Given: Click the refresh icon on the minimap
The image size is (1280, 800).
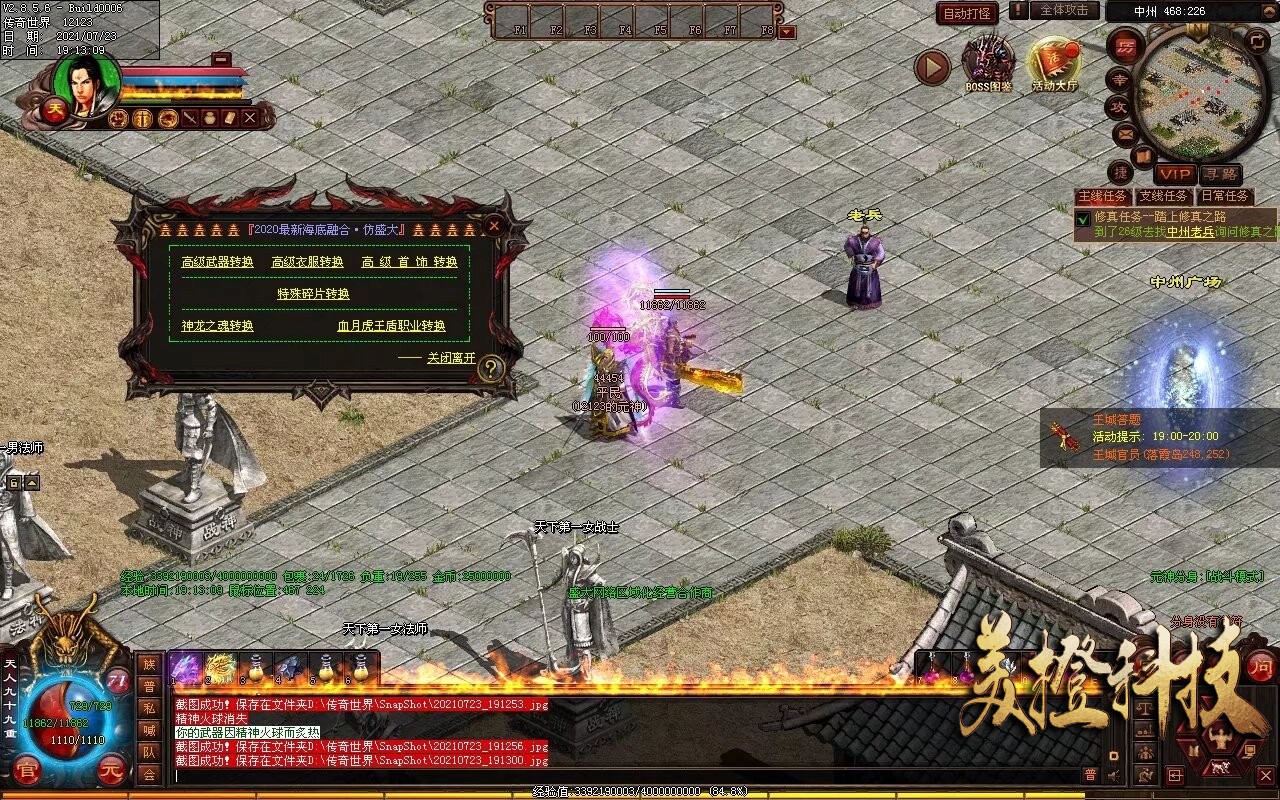Looking at the screenshot, I should pyautogui.click(x=1256, y=42).
